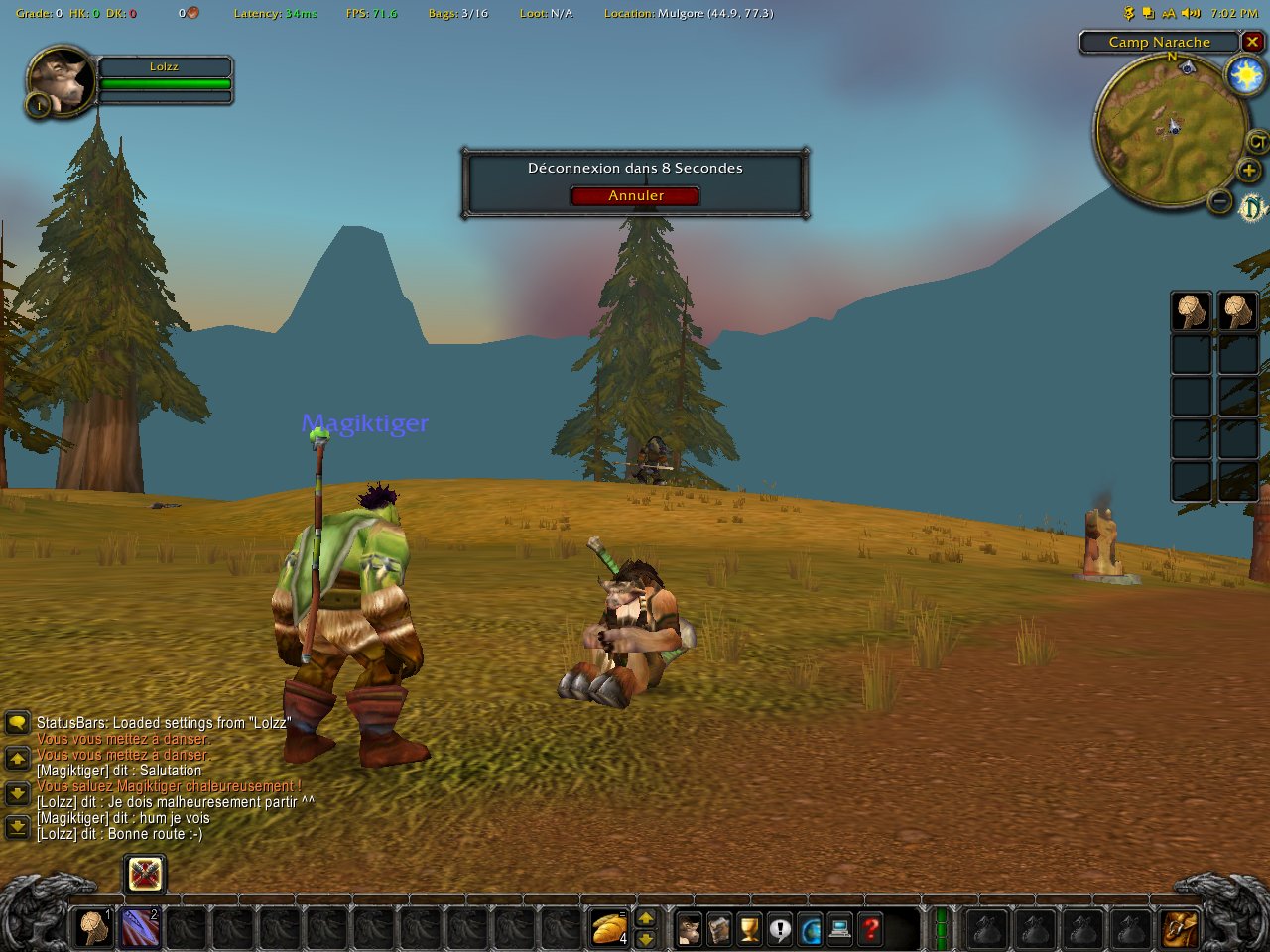Image resolution: width=1270 pixels, height=952 pixels.
Task: Close the Camp Narache minimap
Action: click(x=1252, y=42)
